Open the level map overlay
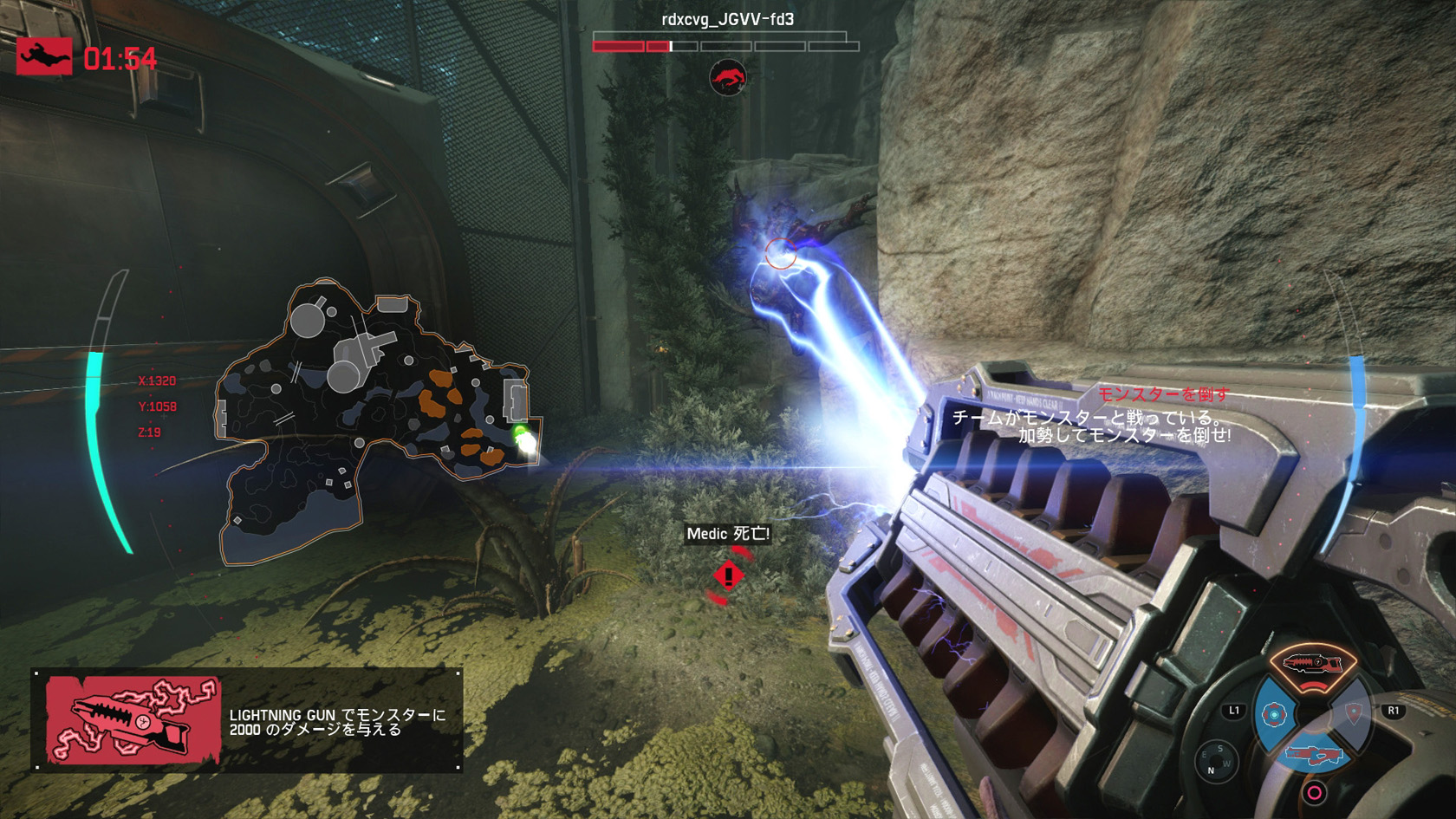This screenshot has width=1456, height=819. coord(364,416)
